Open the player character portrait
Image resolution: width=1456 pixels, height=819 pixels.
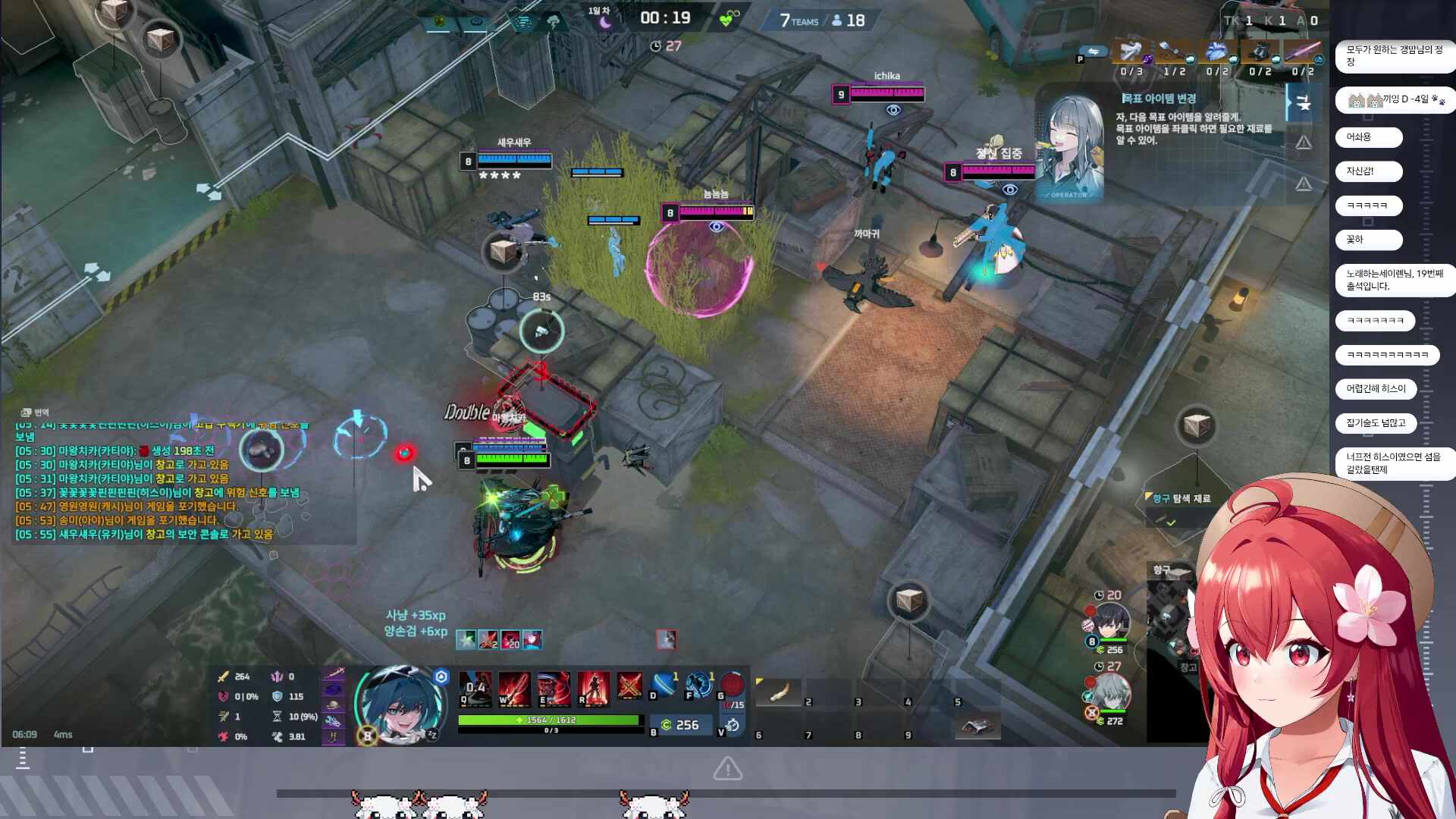coord(399,705)
